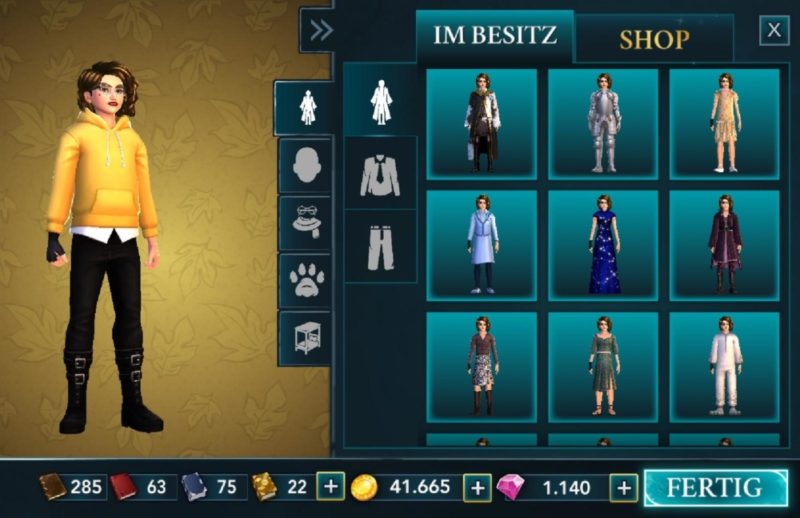Collapse the panel with the double-arrow button
Screen dimensions: 800x518
[x=320, y=31]
